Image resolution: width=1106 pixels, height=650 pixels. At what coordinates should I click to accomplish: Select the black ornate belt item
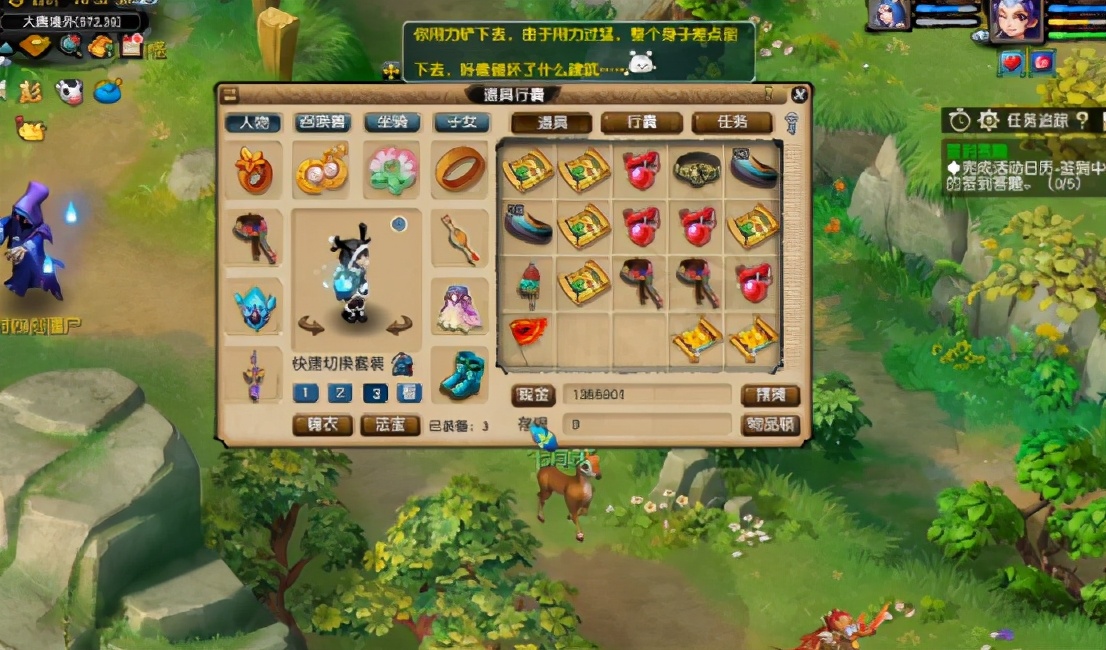[x=698, y=170]
